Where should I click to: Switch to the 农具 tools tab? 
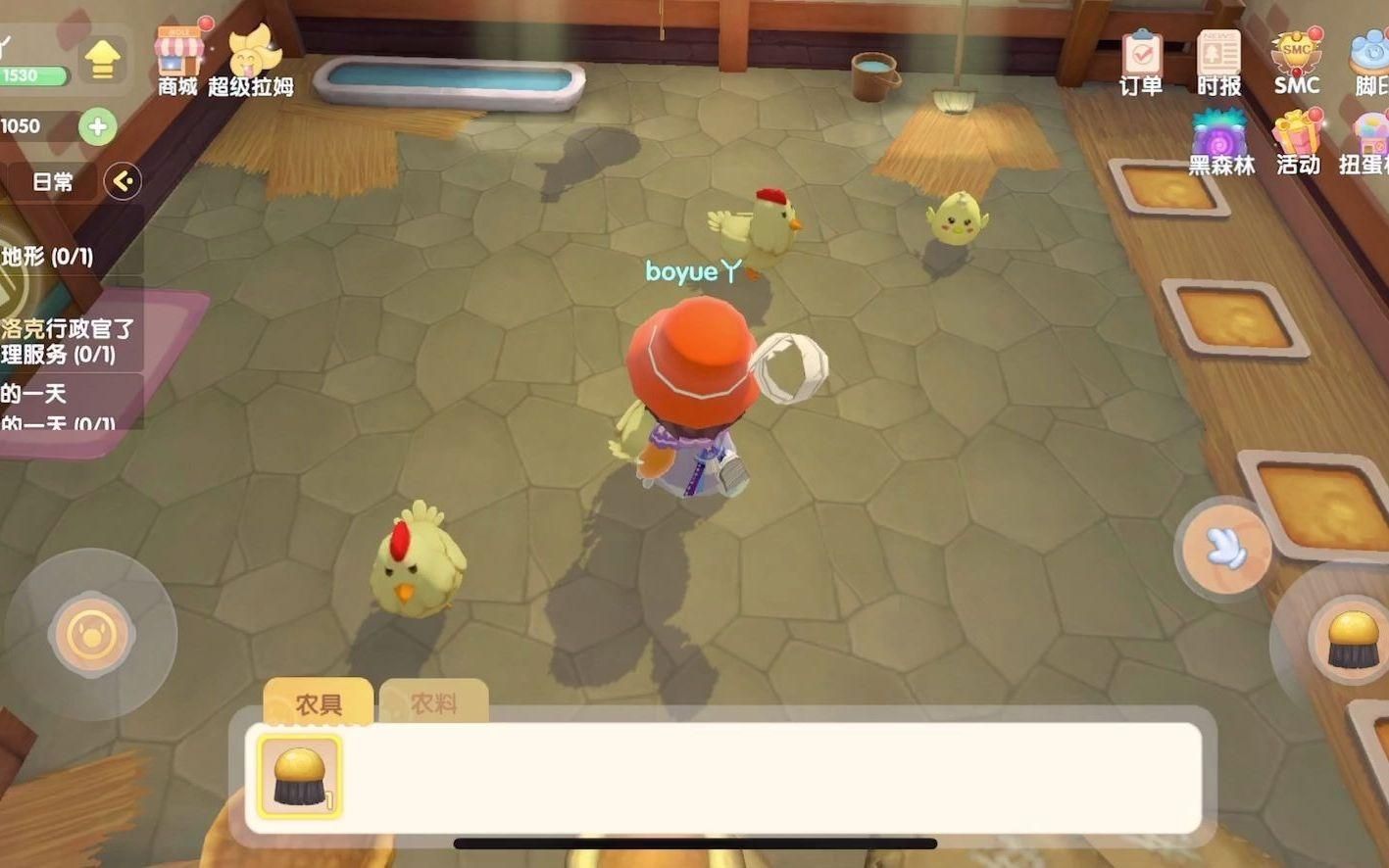pos(319,703)
